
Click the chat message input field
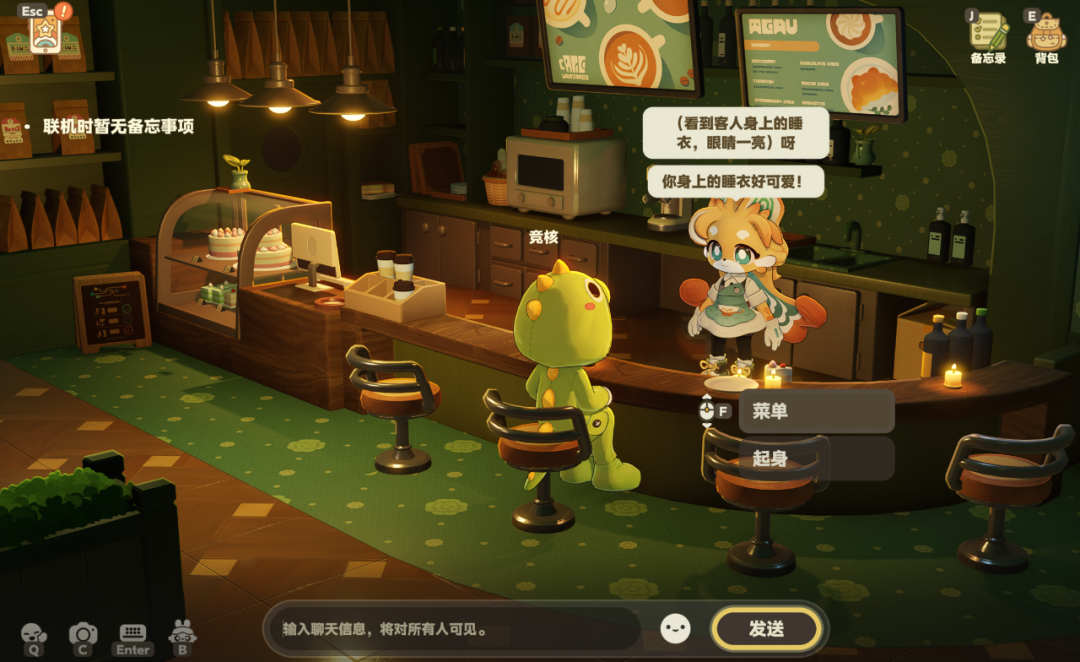coord(455,630)
